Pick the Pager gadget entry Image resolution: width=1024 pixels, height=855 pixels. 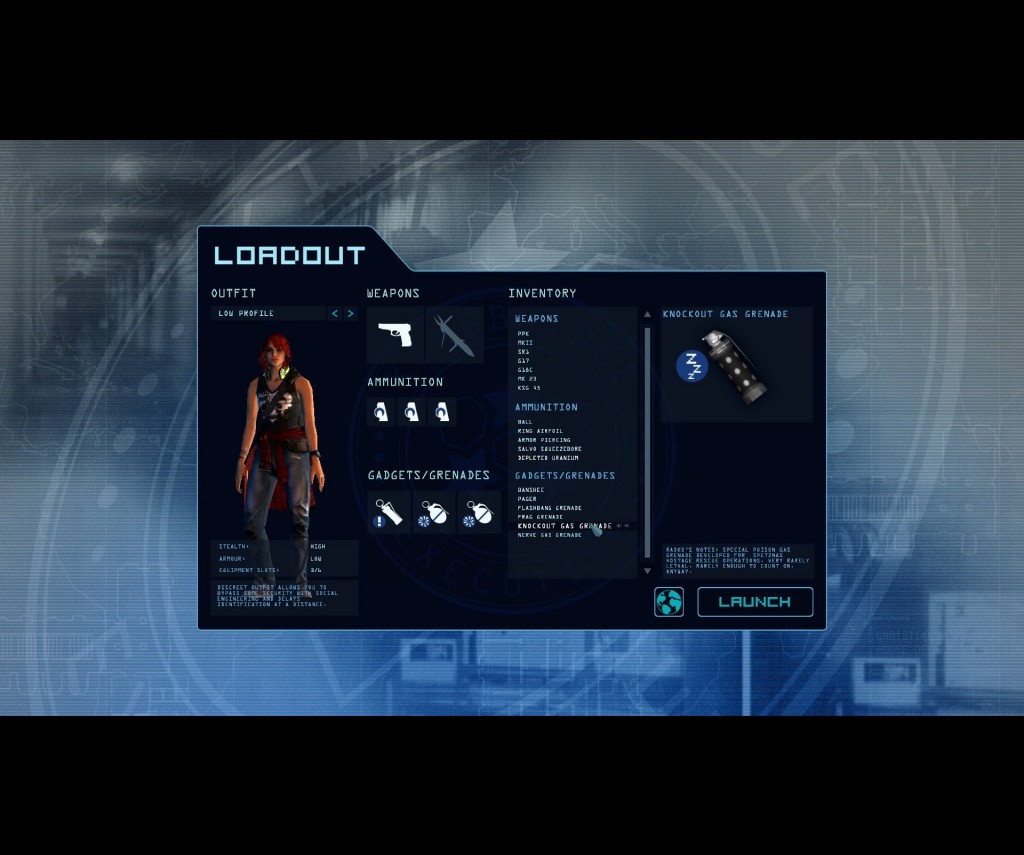527,499
